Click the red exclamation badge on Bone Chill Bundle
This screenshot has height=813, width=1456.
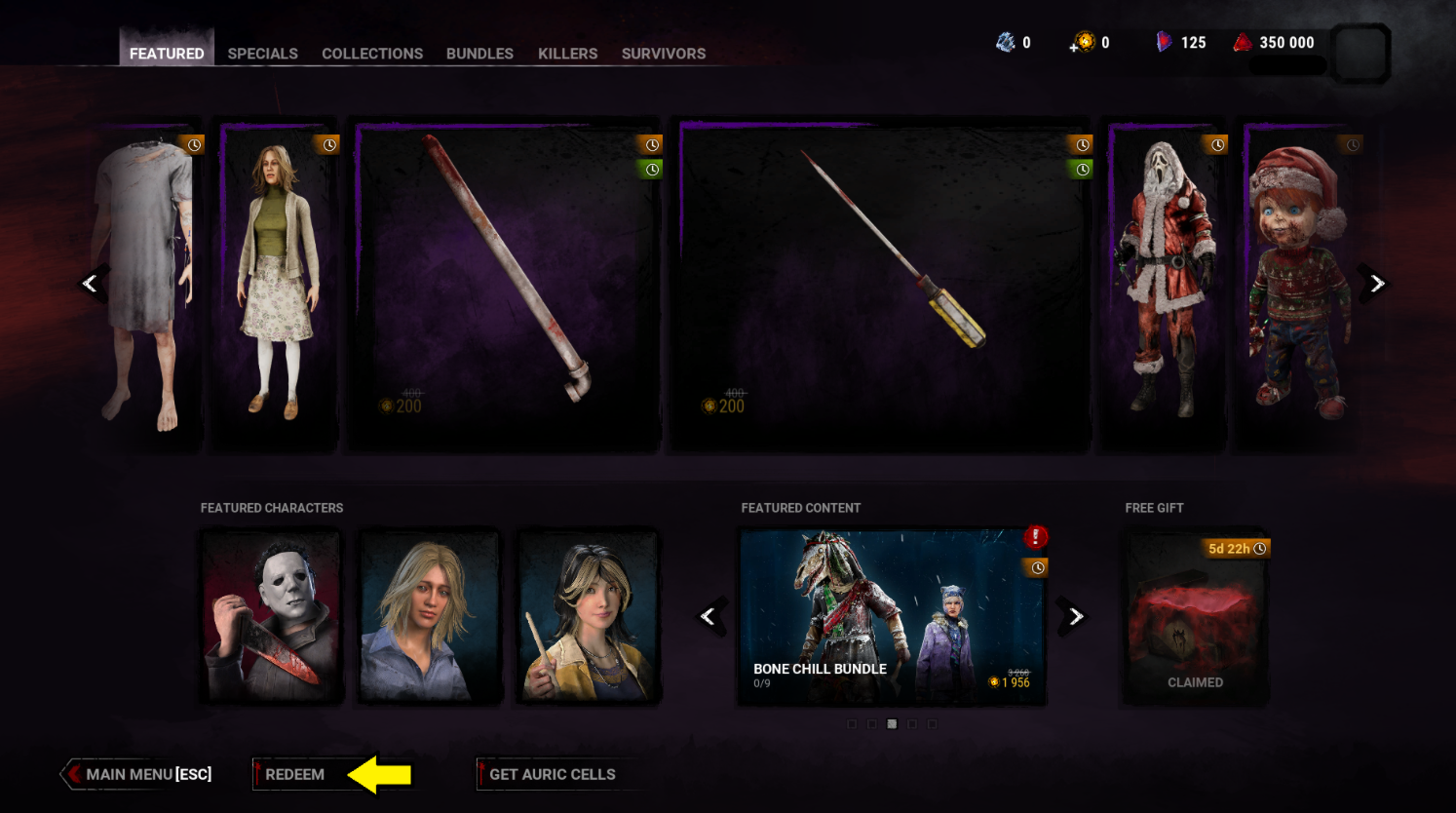coord(1035,536)
